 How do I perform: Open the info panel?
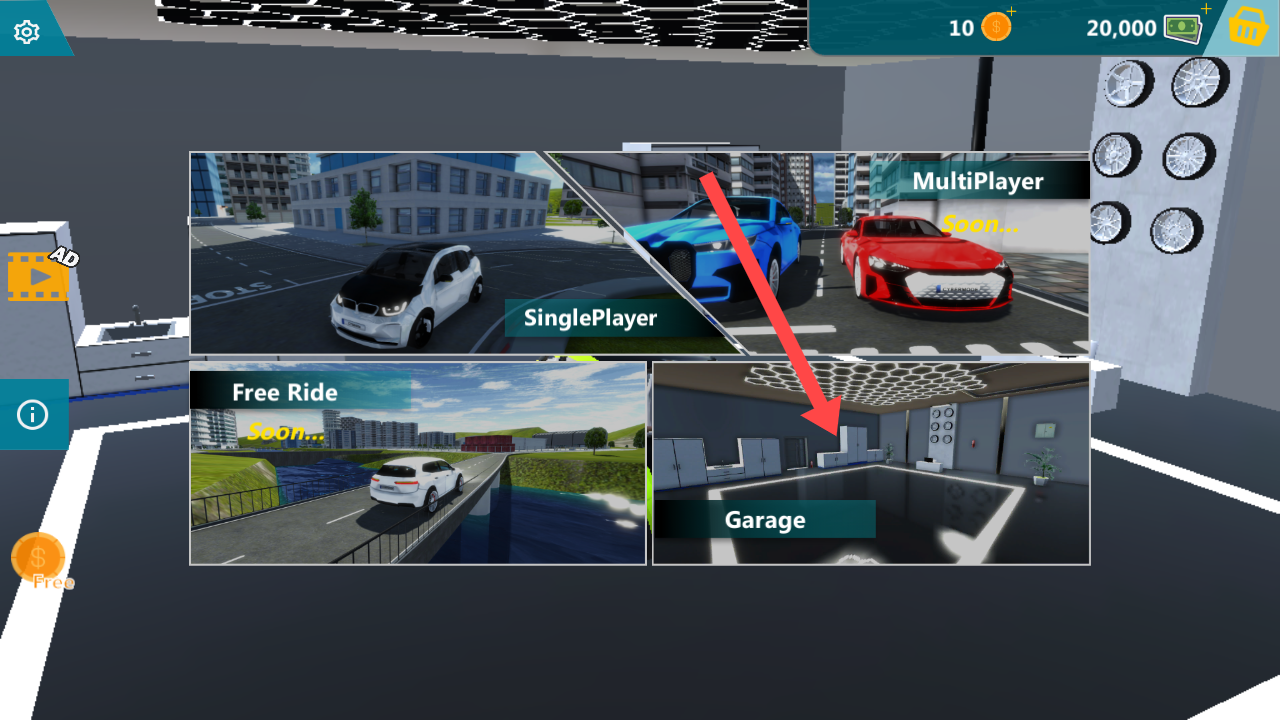click(32, 414)
